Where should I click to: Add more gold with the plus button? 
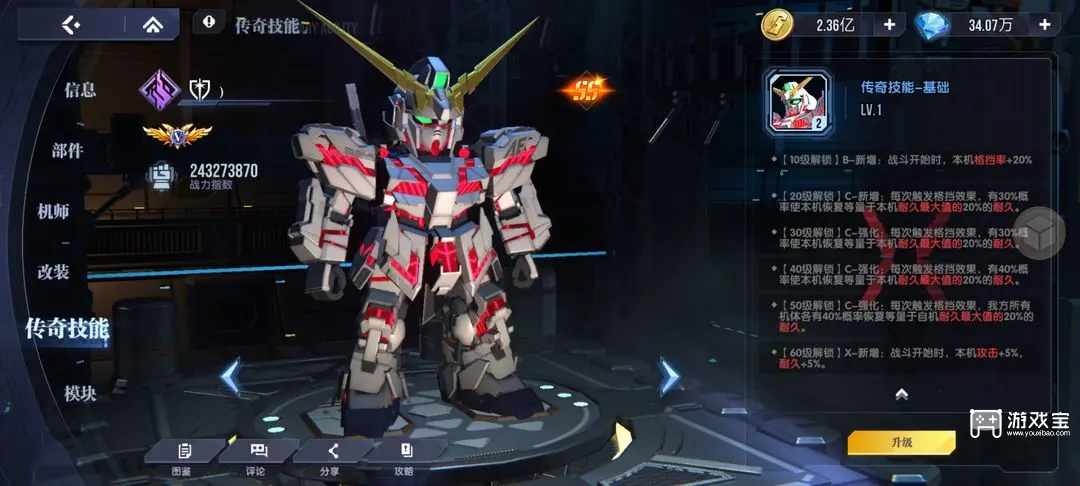[888, 24]
